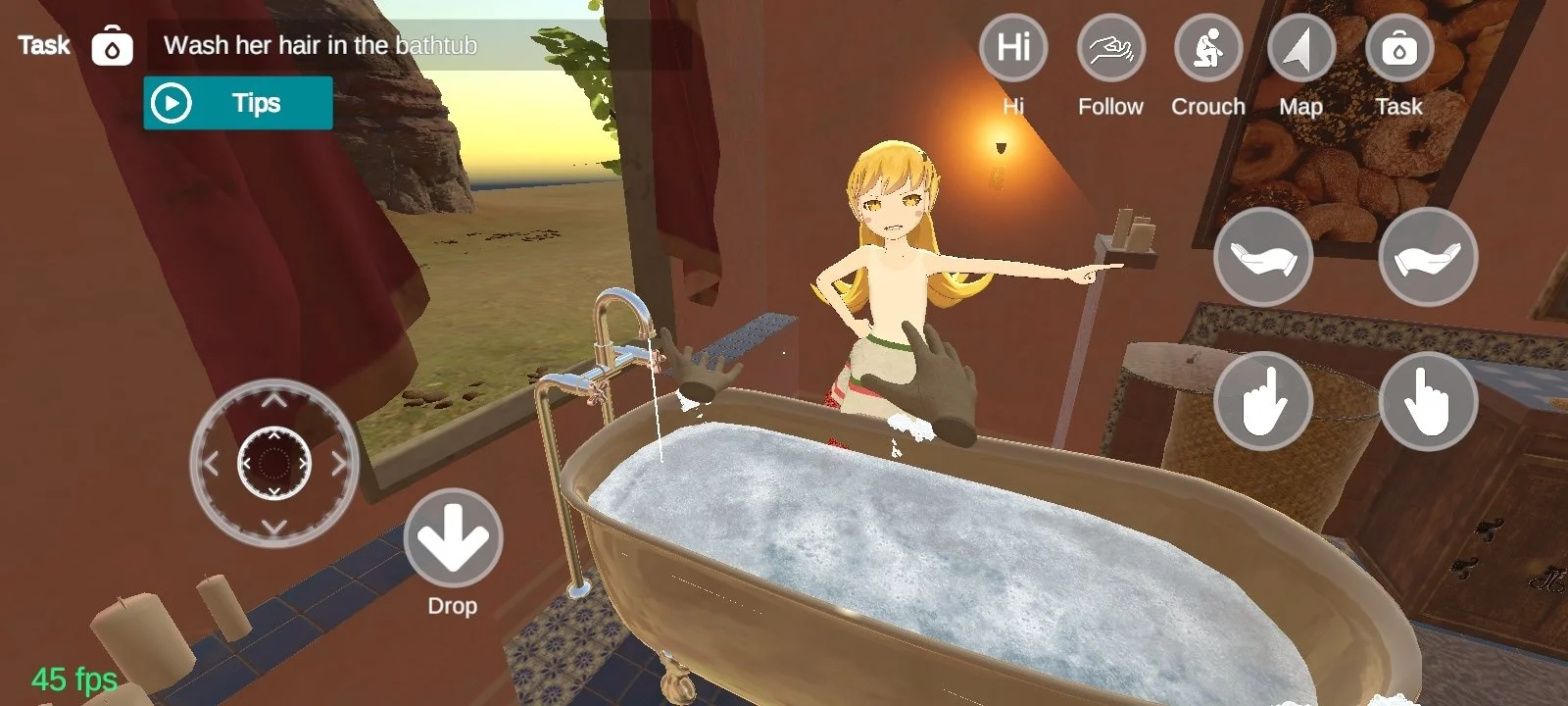
Task: Open the Tips video button
Action: pos(237,103)
